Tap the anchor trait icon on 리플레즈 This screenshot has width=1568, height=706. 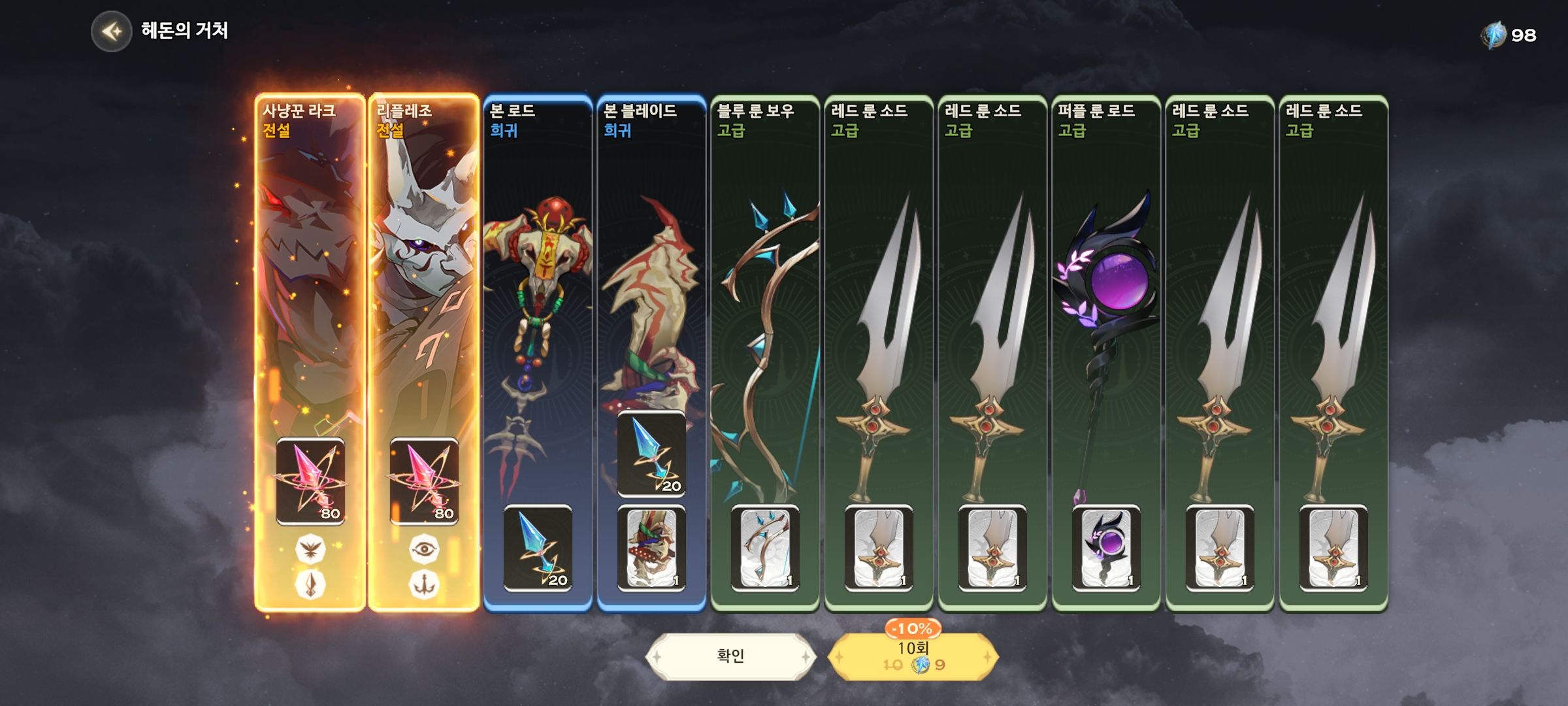[x=424, y=584]
